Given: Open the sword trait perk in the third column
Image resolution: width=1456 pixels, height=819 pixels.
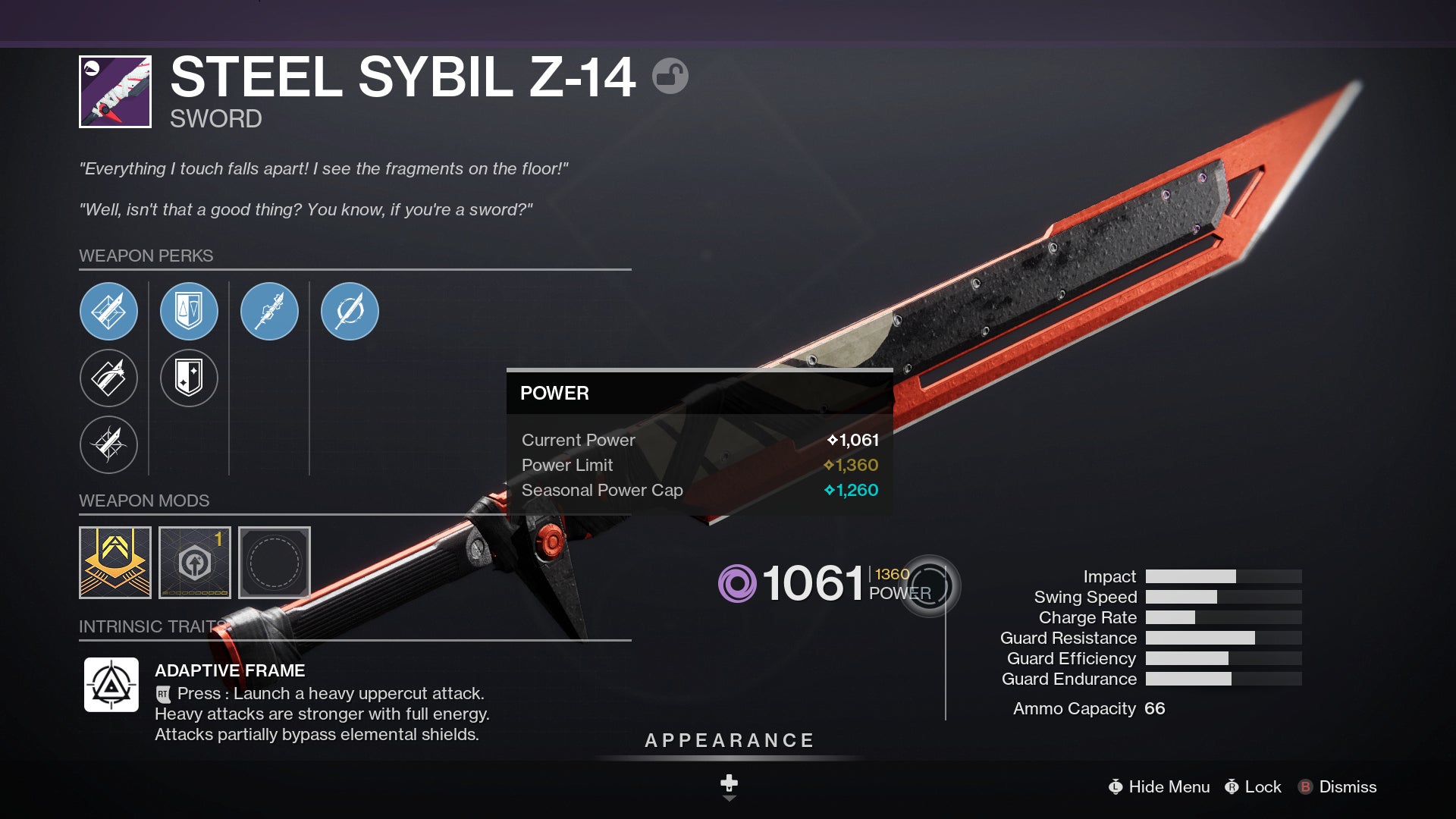Looking at the screenshot, I should coord(269,311).
